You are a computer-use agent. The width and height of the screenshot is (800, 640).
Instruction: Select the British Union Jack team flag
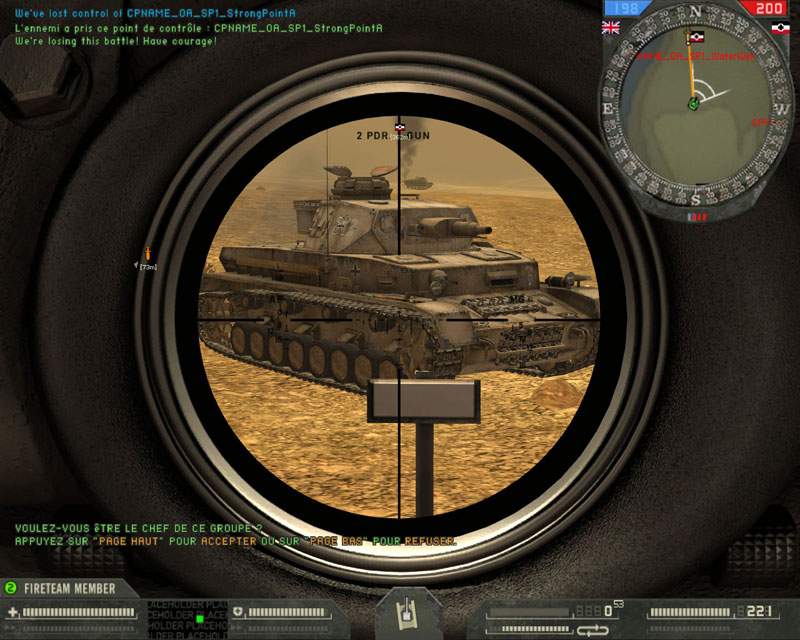(x=609, y=27)
